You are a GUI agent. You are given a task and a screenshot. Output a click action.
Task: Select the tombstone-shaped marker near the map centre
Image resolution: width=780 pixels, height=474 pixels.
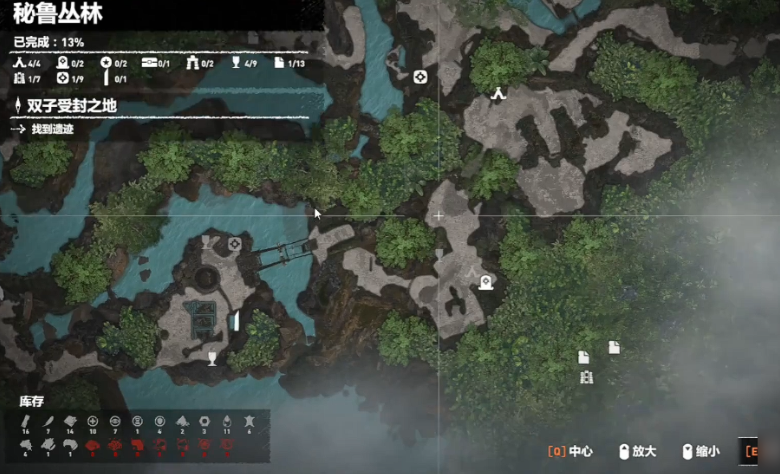click(x=486, y=282)
